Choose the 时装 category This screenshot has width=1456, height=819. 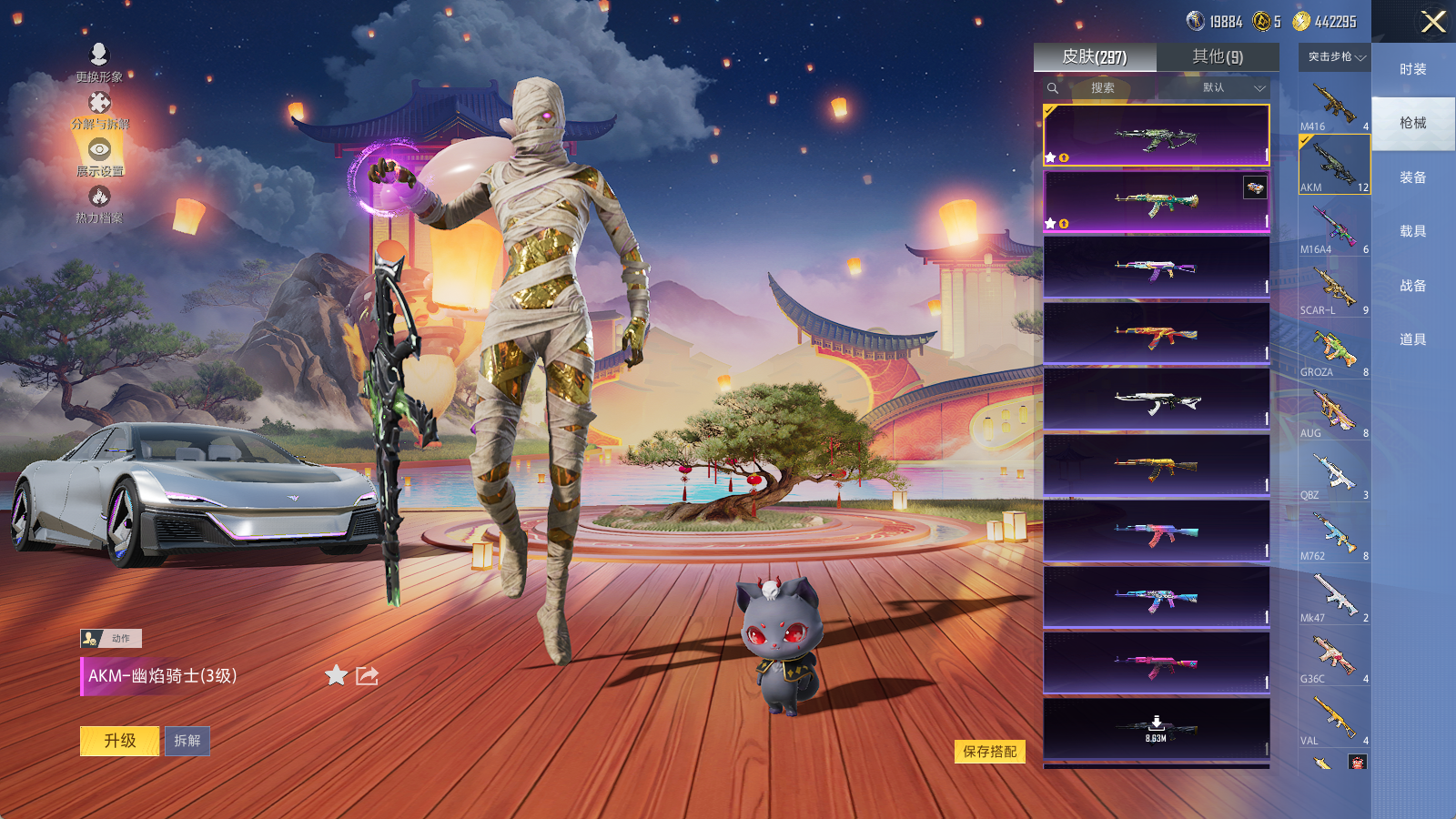[1412, 69]
